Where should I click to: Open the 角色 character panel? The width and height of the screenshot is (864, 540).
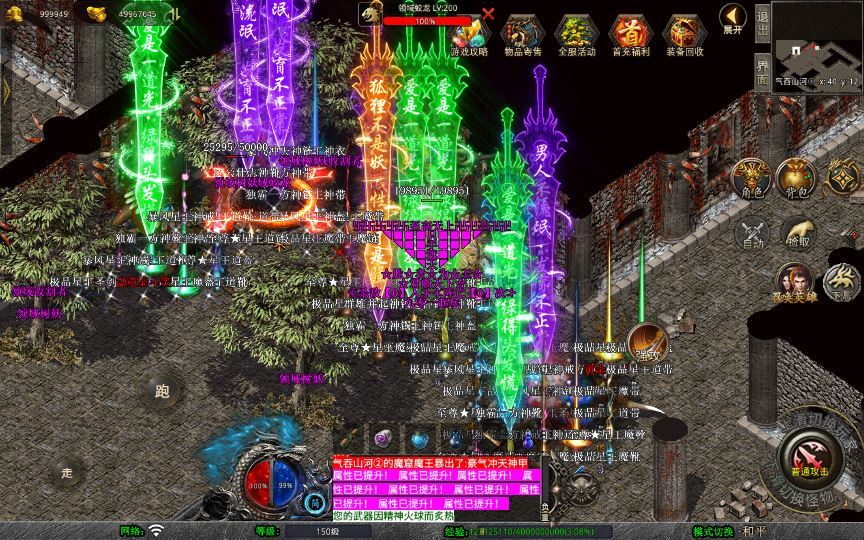tap(752, 177)
